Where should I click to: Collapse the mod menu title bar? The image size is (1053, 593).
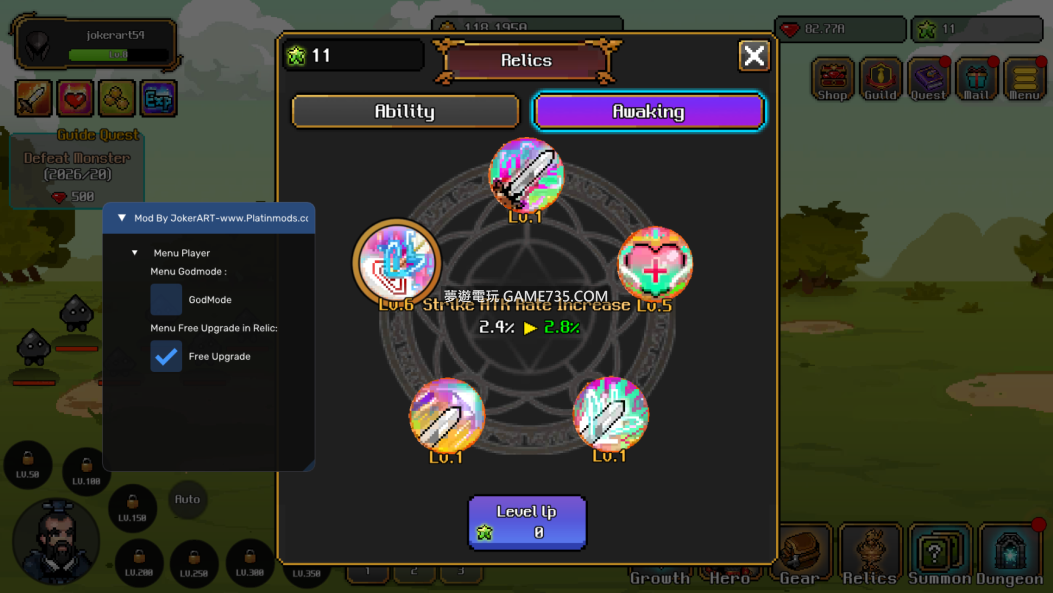[122, 218]
